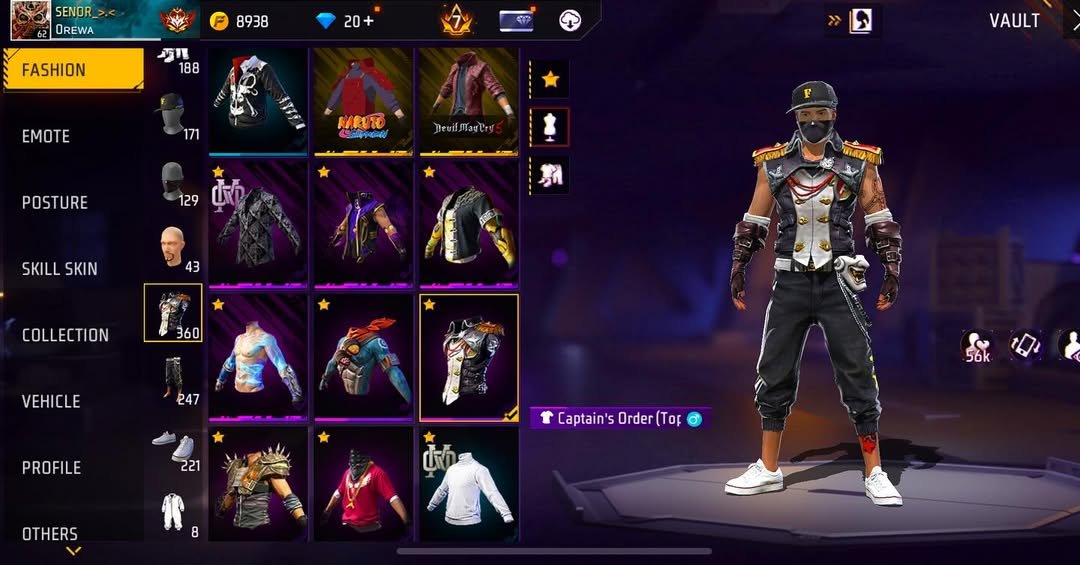
Task: Open the Profile section
Action: pyautogui.click(x=51, y=467)
